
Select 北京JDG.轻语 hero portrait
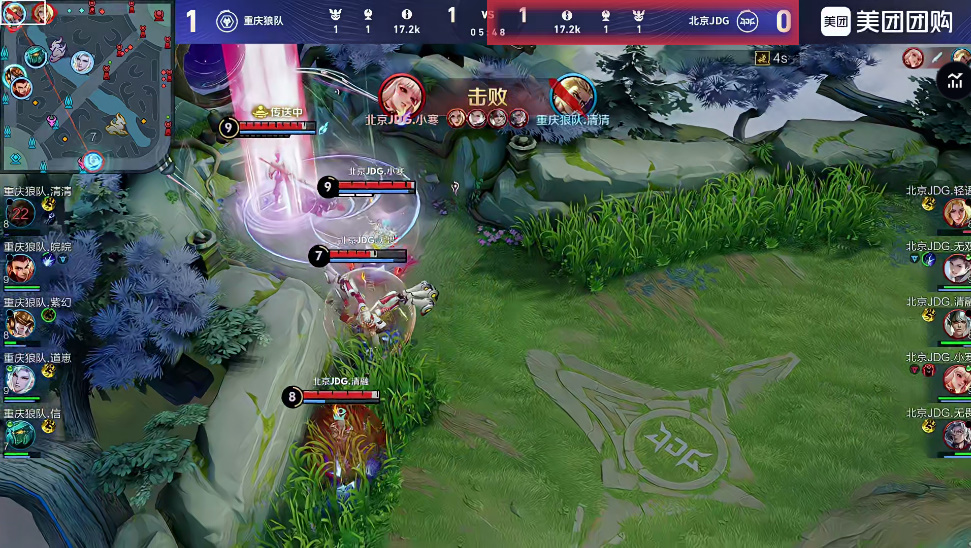tap(956, 212)
